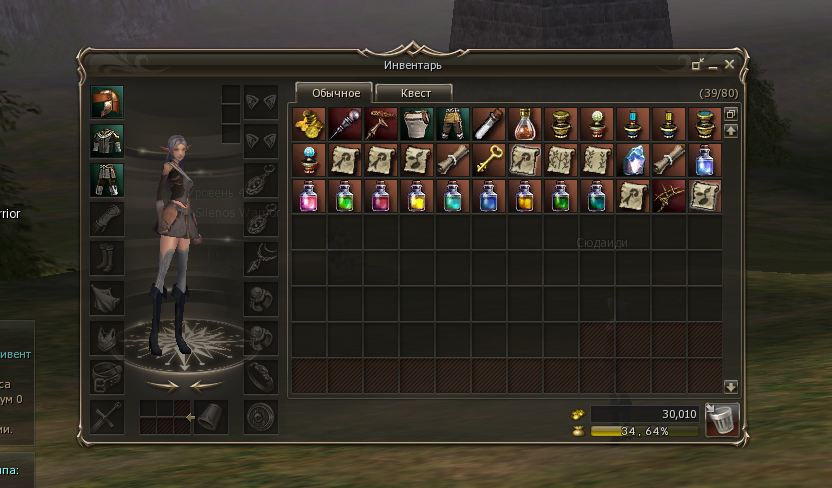Screen dimensions: 832x488
Task: Select the pink potion bottle
Action: click(309, 195)
